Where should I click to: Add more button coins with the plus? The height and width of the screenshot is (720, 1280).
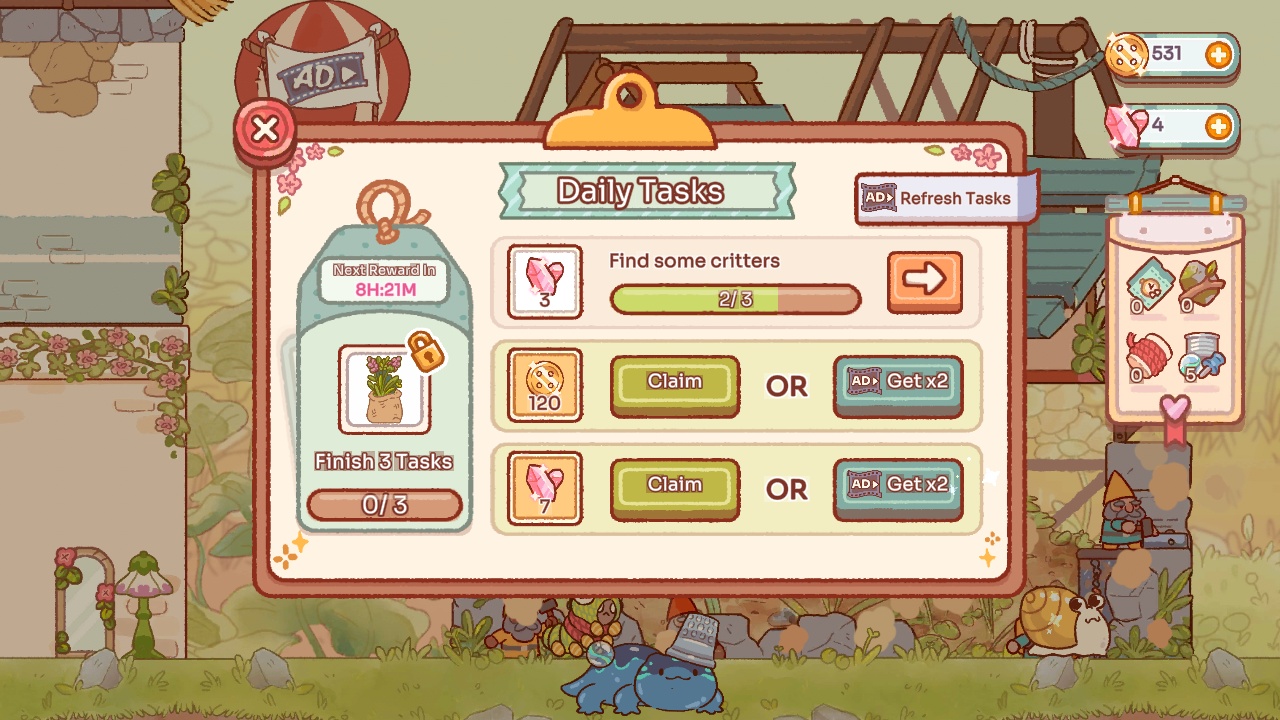(1218, 55)
